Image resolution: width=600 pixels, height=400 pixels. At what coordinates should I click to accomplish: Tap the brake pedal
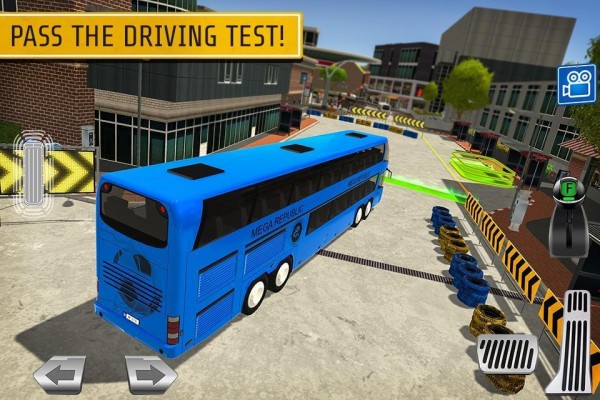(507, 352)
